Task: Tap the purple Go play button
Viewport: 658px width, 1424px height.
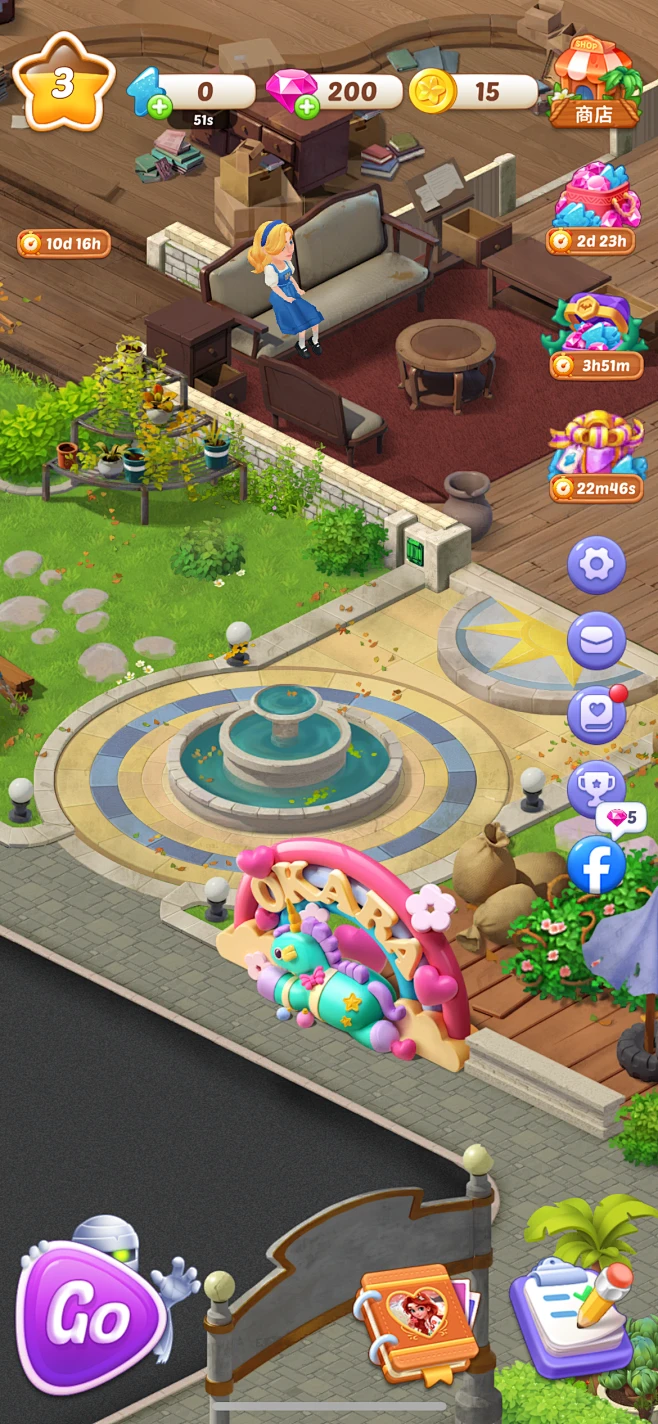Action: 90,1316
